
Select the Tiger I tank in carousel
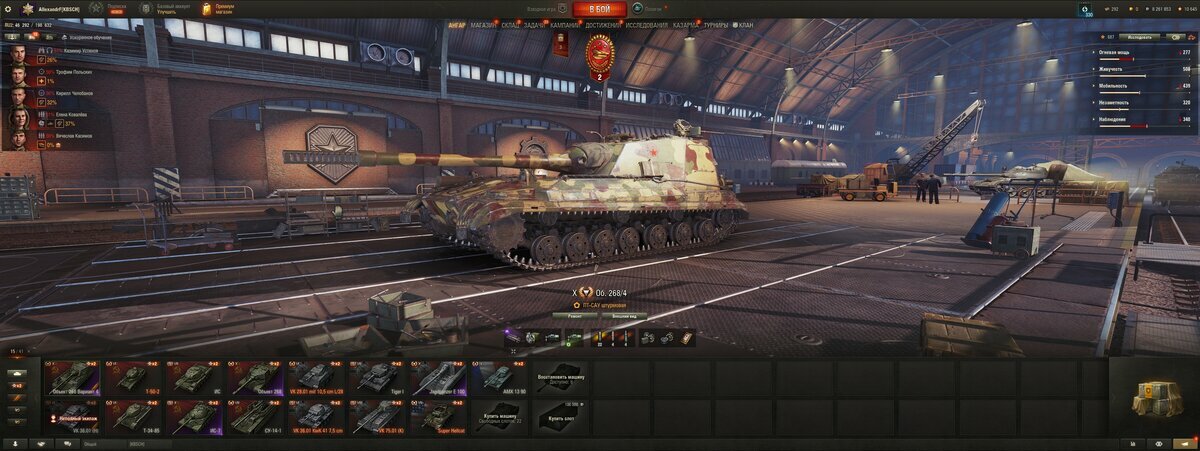pos(377,377)
